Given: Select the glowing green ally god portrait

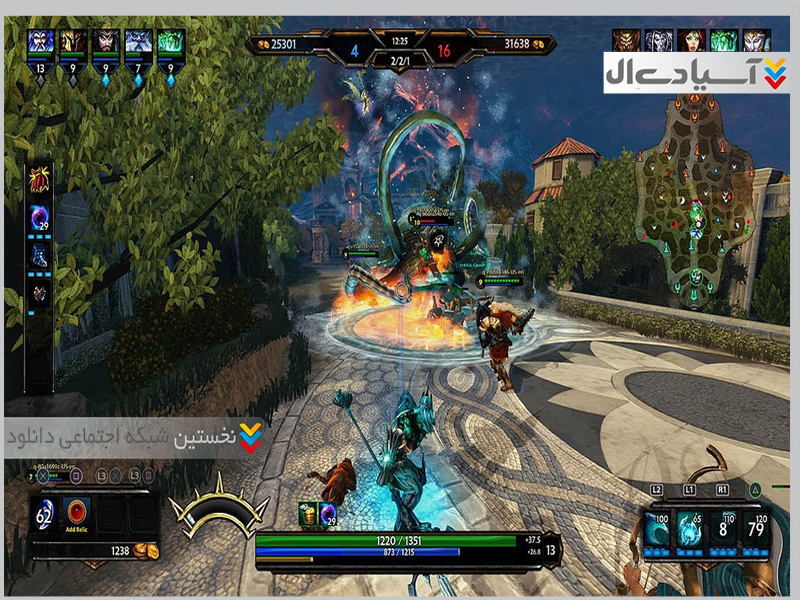Looking at the screenshot, I should pos(170,43).
